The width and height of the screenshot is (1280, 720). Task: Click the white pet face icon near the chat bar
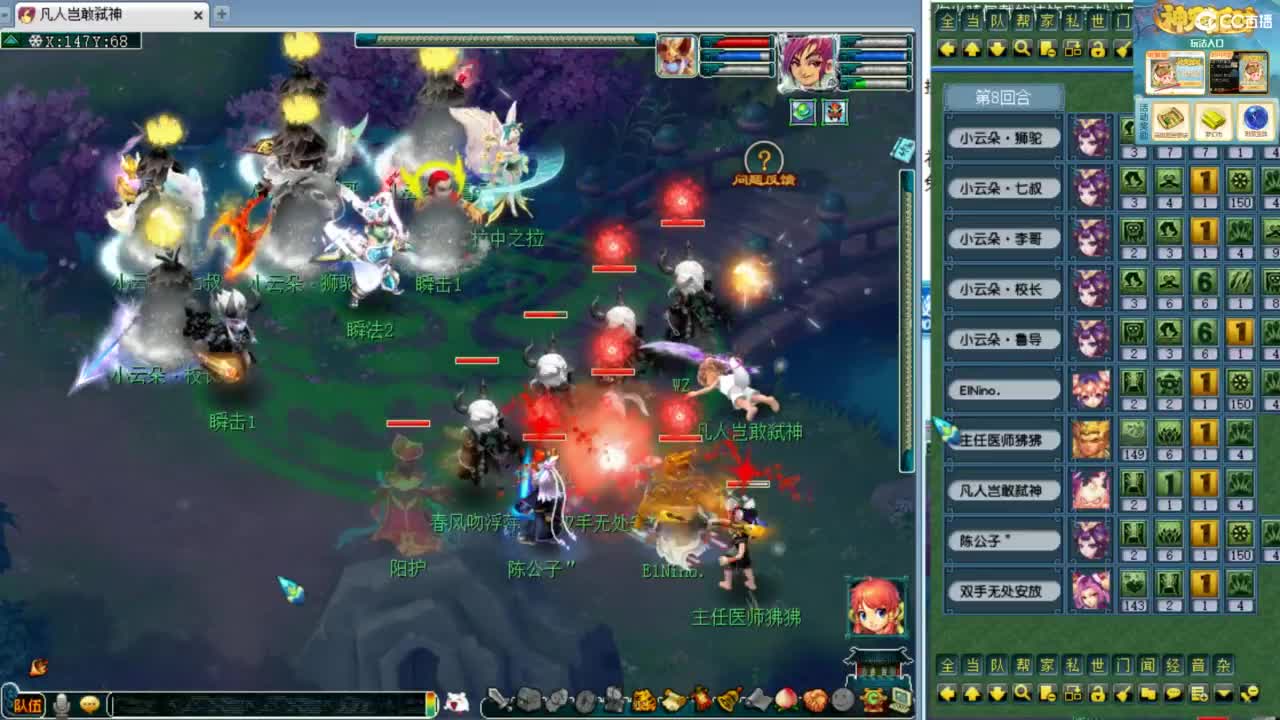[x=456, y=700]
